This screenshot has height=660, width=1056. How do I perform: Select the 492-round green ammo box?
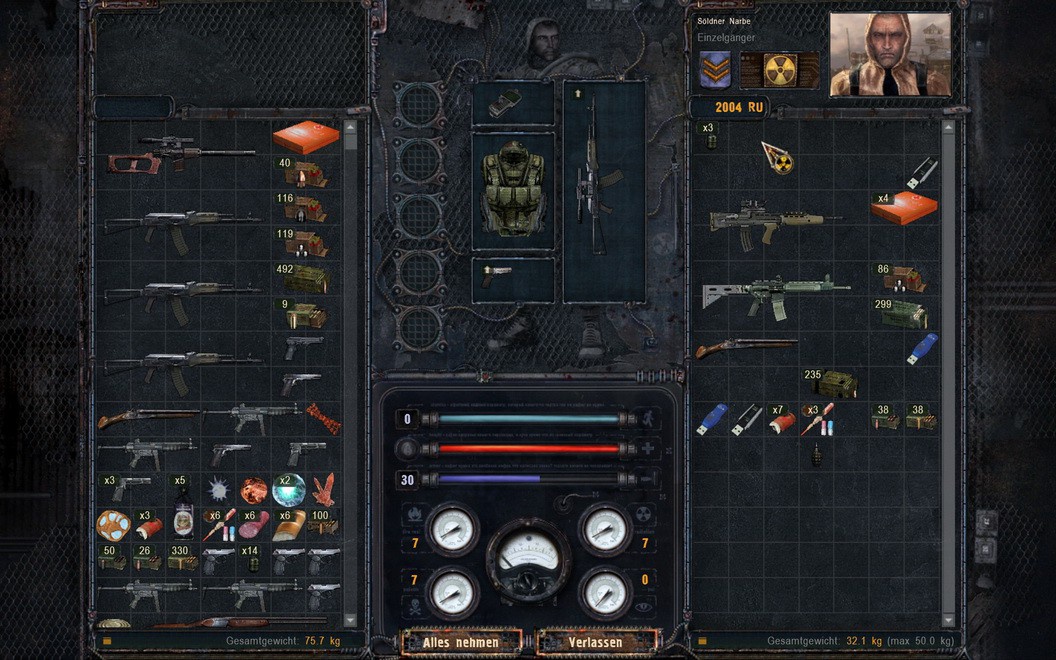click(x=305, y=279)
